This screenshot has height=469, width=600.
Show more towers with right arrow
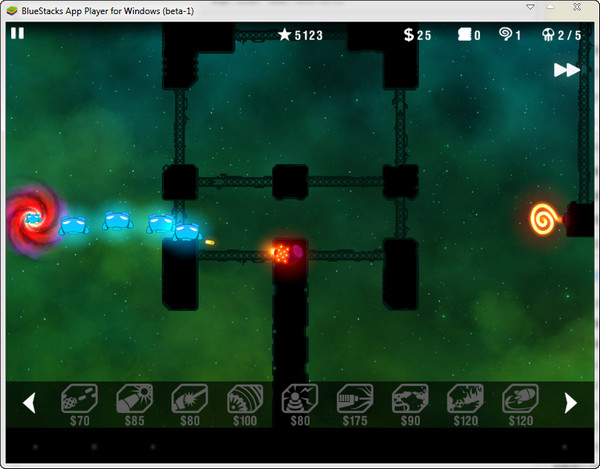(571, 403)
